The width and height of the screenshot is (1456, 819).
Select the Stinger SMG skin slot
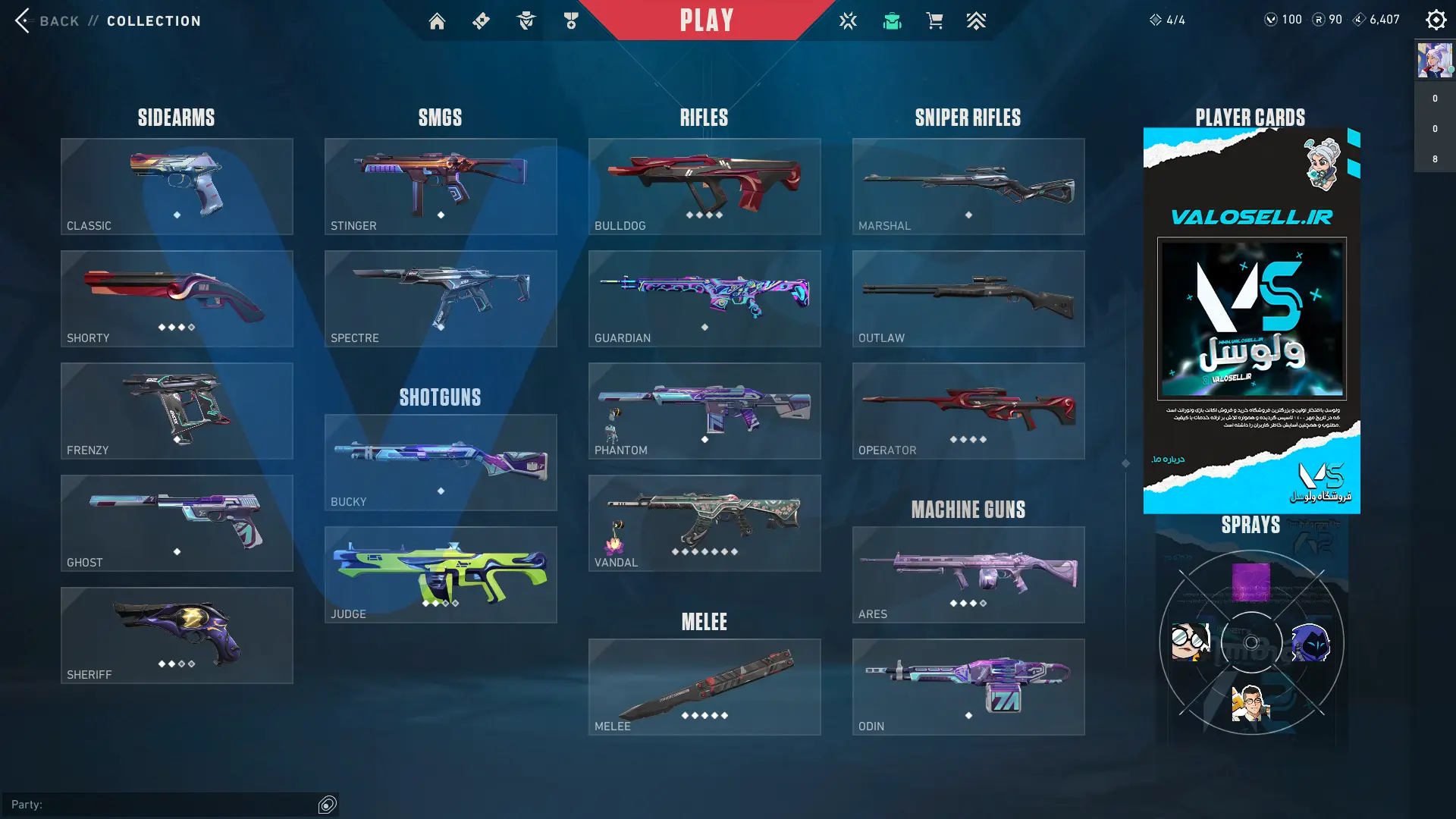(441, 187)
